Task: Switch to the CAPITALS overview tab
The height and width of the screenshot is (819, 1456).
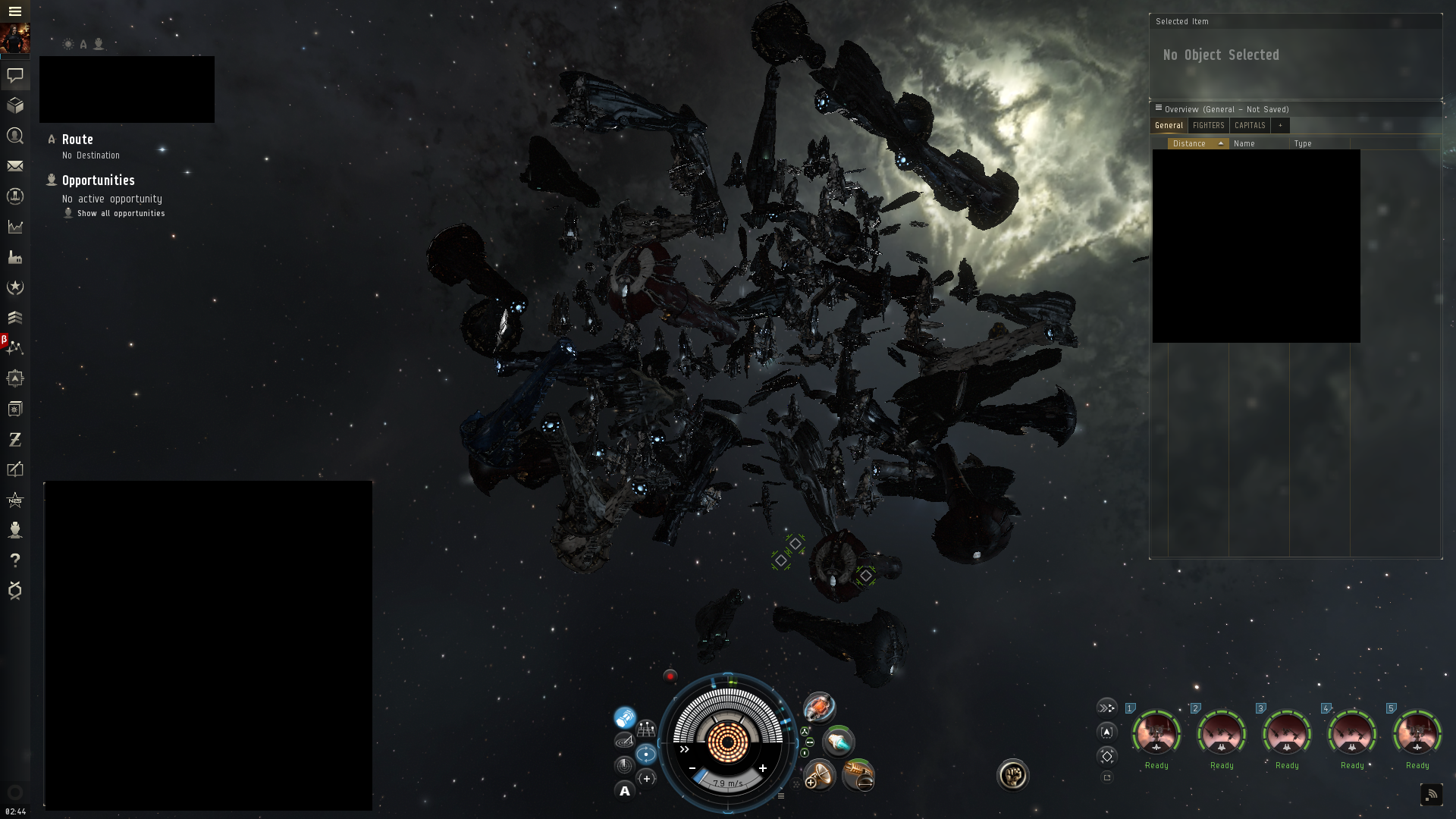Action: click(x=1250, y=126)
